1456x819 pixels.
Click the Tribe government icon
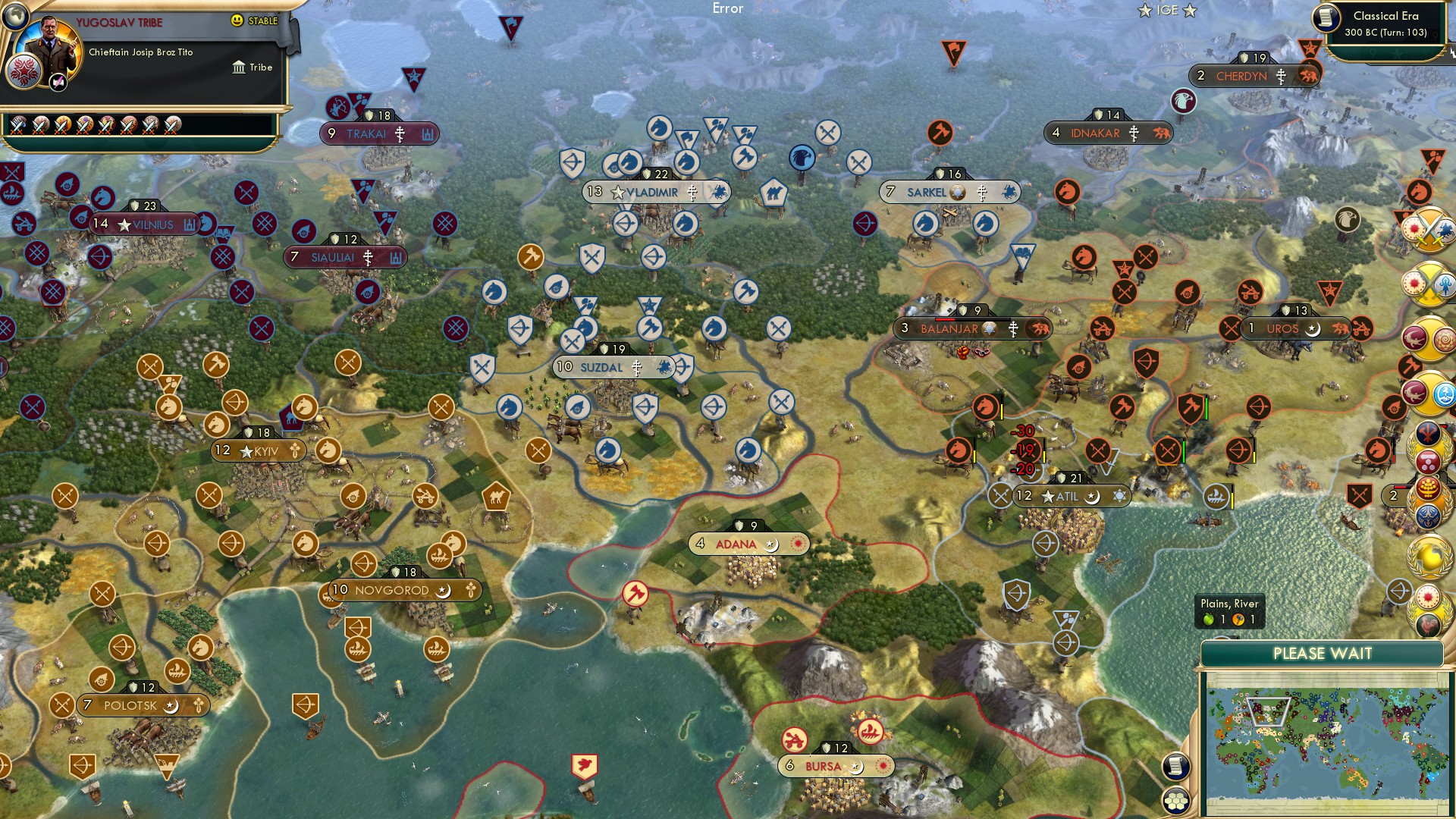pyautogui.click(x=240, y=67)
